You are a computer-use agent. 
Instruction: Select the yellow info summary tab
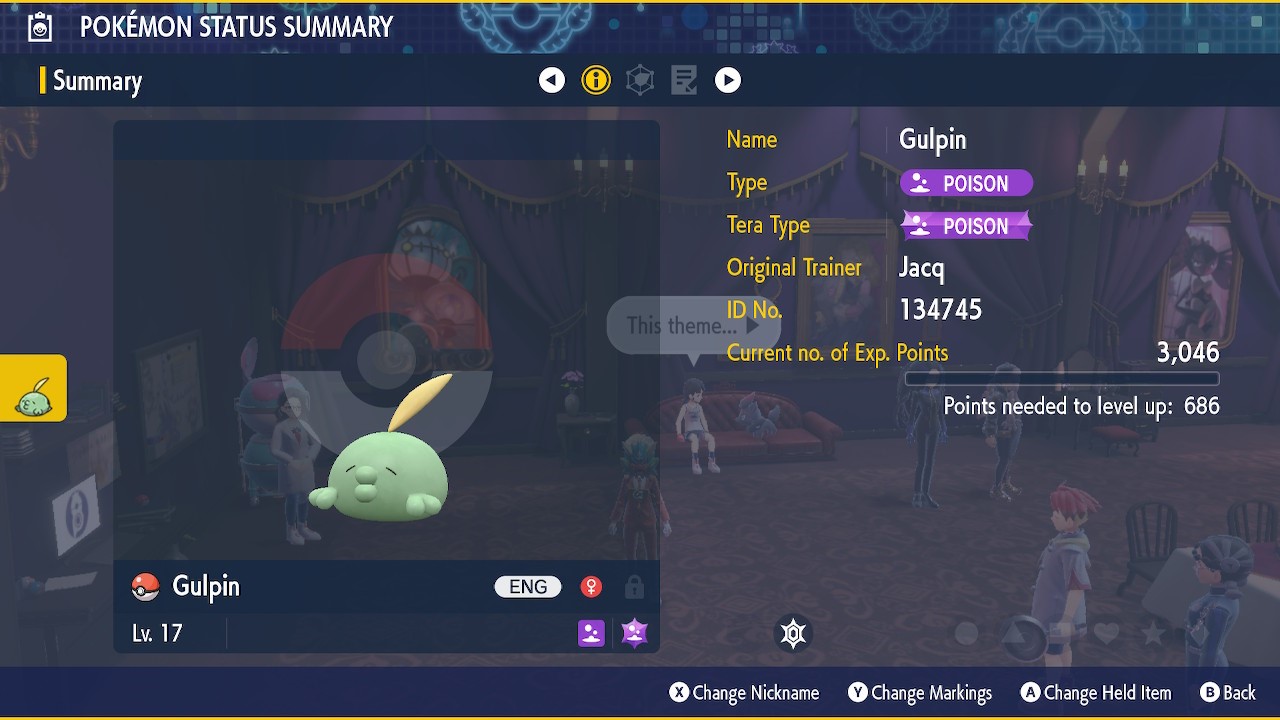tap(596, 80)
